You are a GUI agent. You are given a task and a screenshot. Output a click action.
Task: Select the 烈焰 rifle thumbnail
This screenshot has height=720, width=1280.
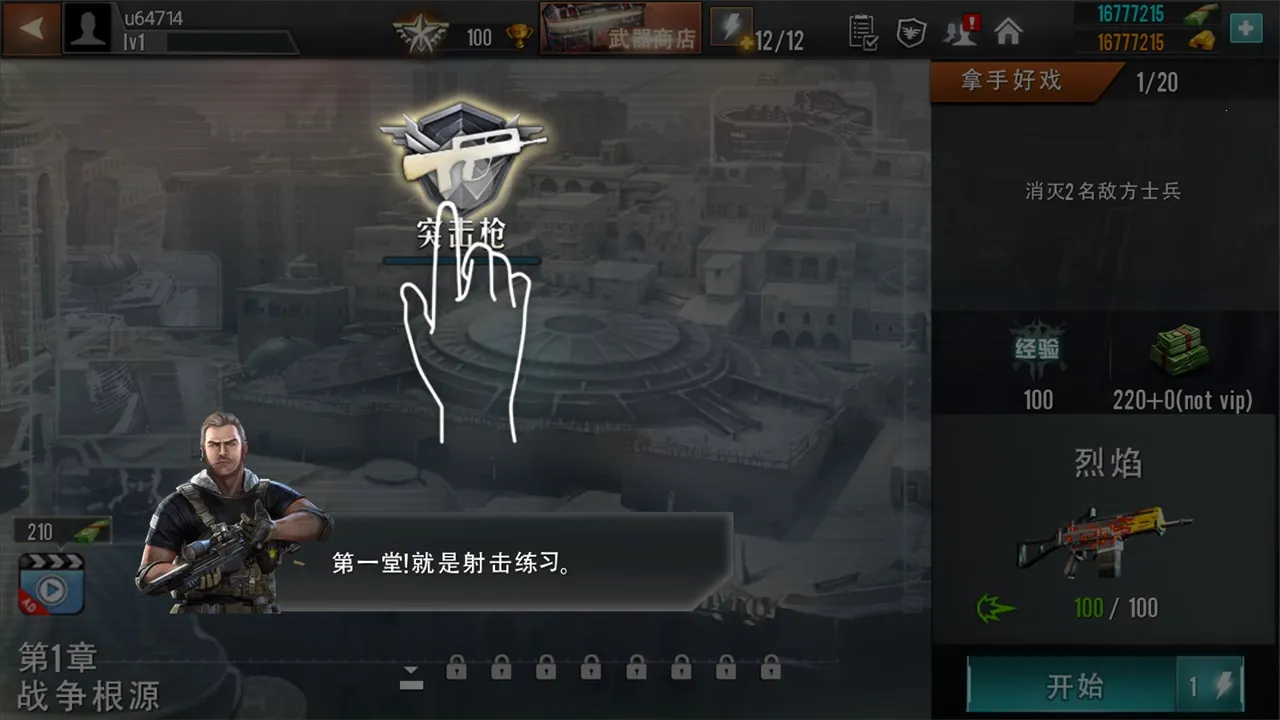click(1106, 540)
